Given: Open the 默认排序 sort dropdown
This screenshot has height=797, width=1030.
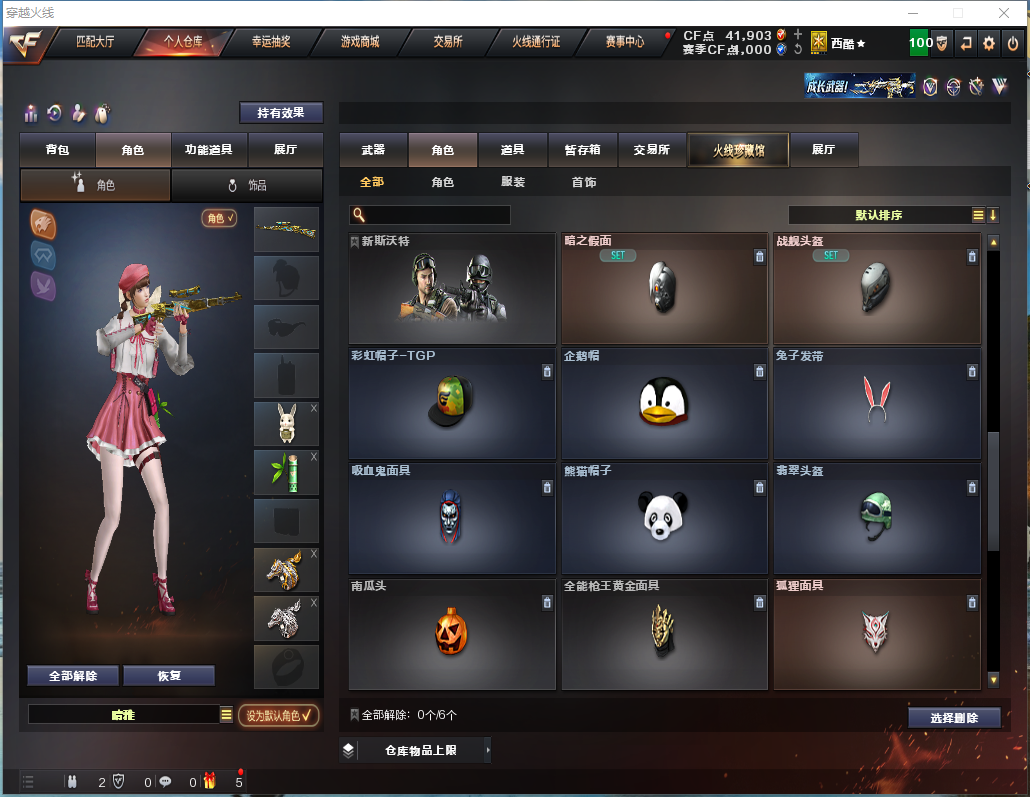Looking at the screenshot, I should coord(878,215).
